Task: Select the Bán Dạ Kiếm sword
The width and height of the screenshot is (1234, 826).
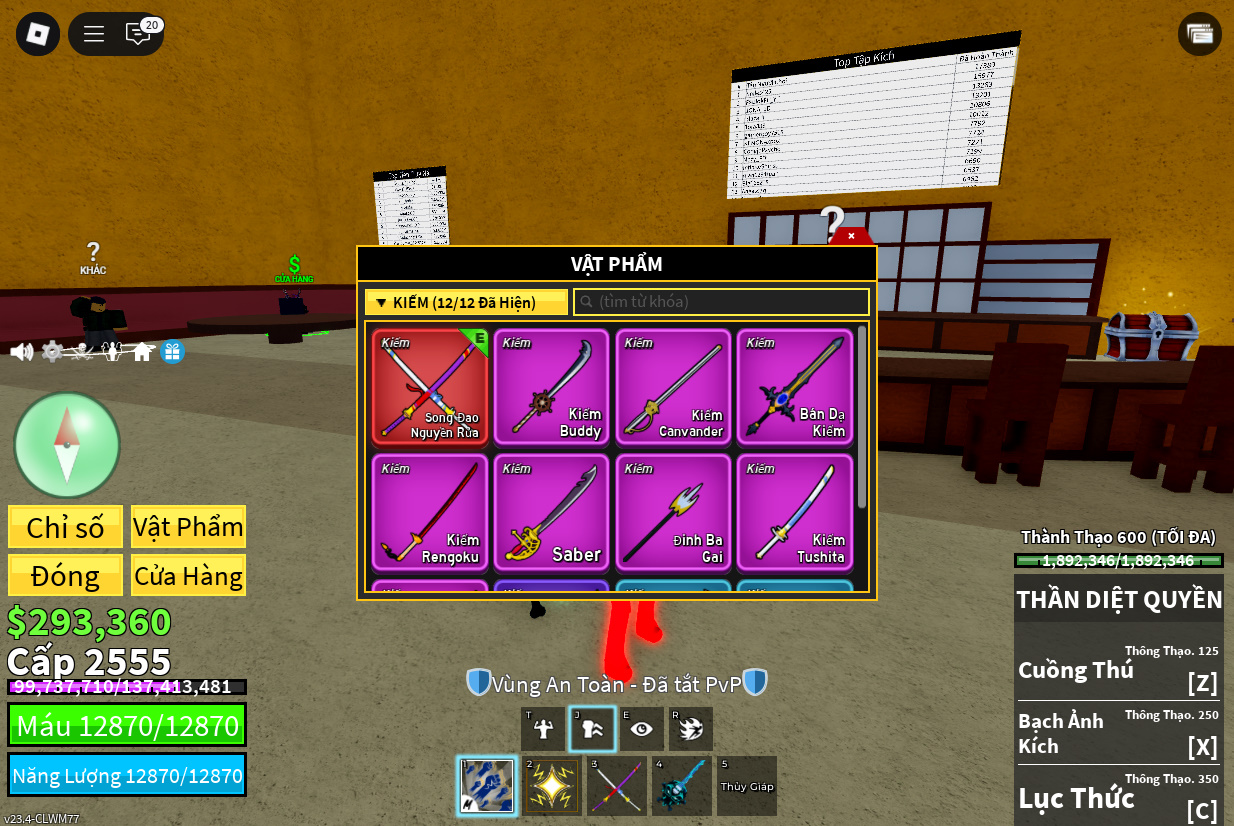Action: coord(795,386)
